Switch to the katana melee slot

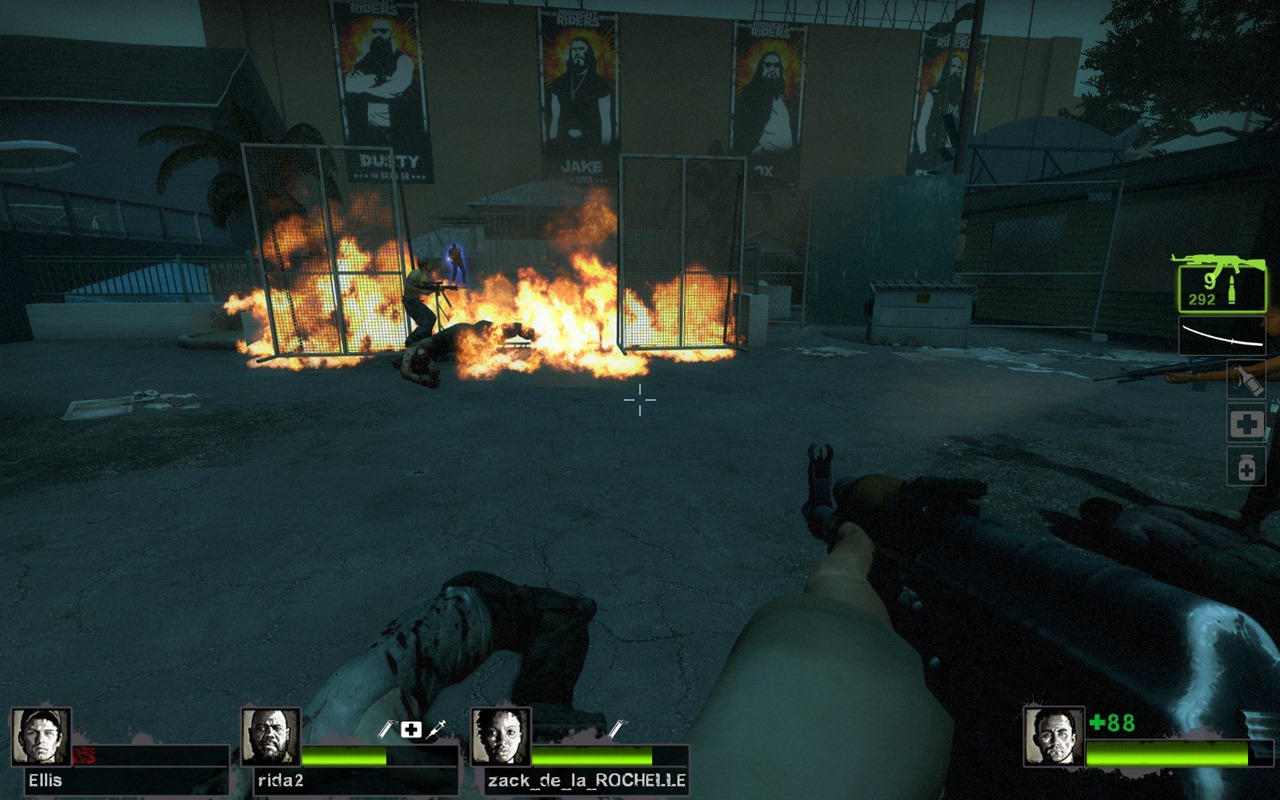[1221, 336]
